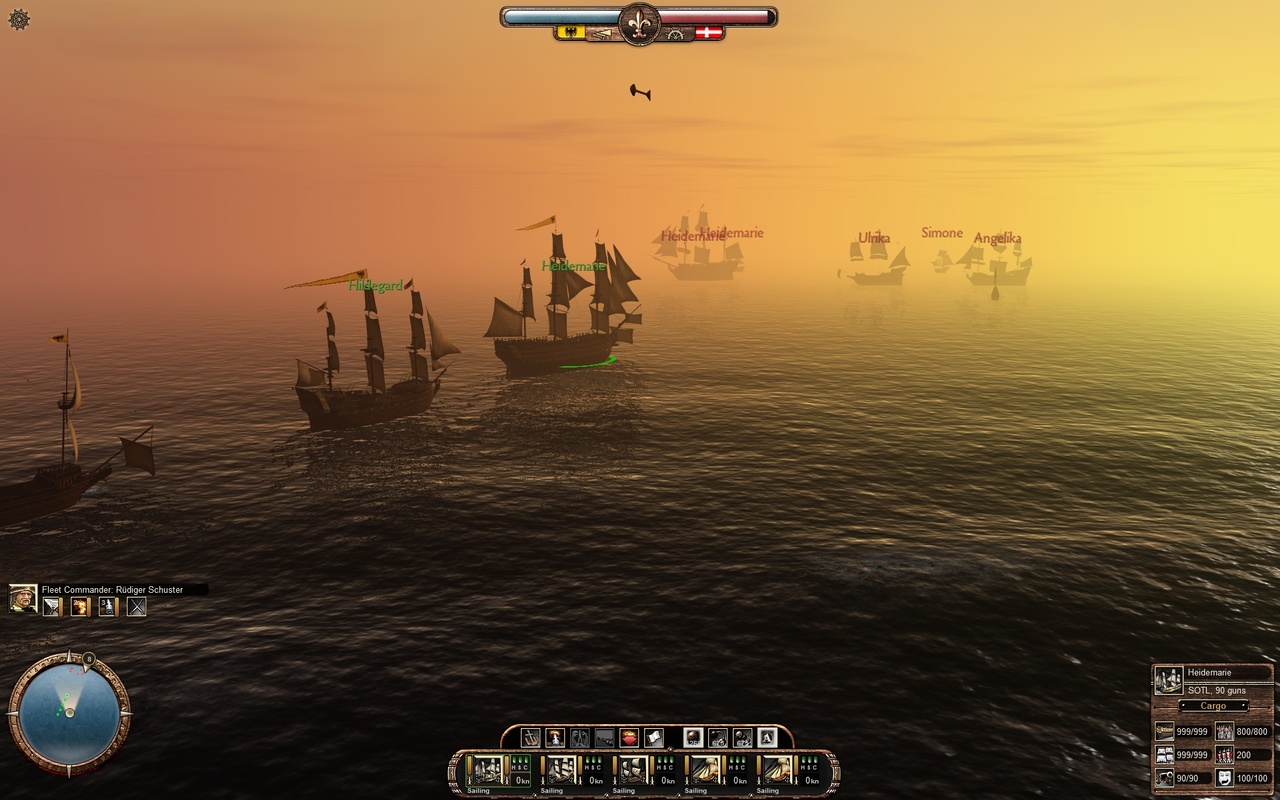Drop anchor with the anchor icon
1280x800 pixels.
click(530, 738)
